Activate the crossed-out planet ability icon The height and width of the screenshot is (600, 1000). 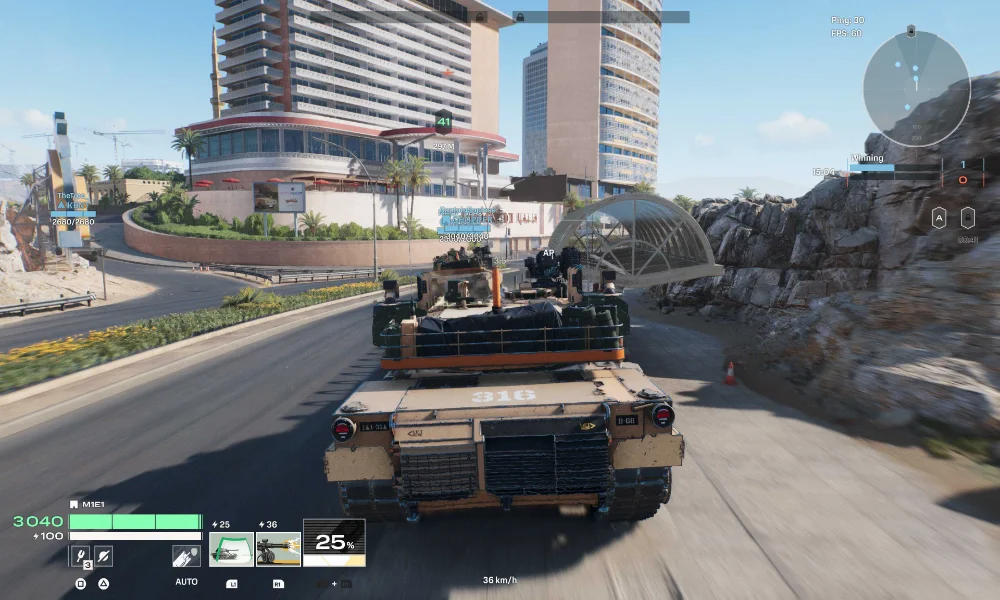click(x=103, y=556)
